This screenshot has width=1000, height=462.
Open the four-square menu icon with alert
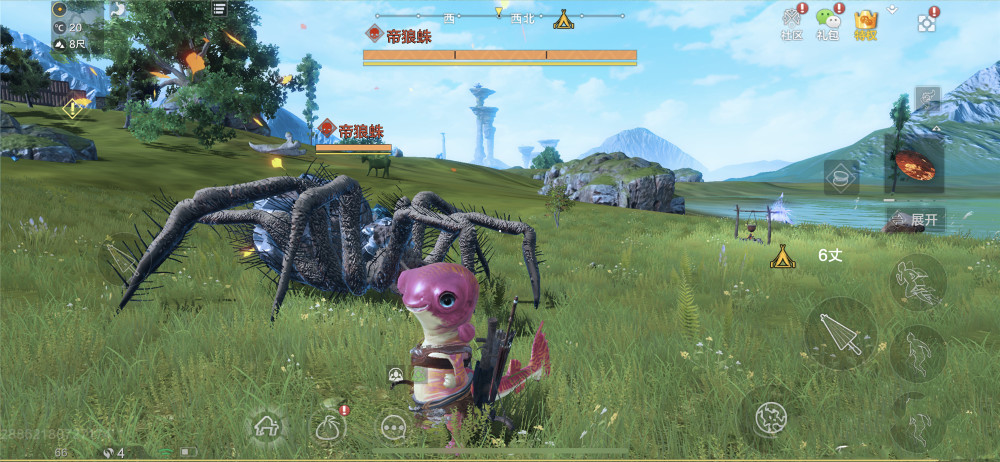point(927,23)
